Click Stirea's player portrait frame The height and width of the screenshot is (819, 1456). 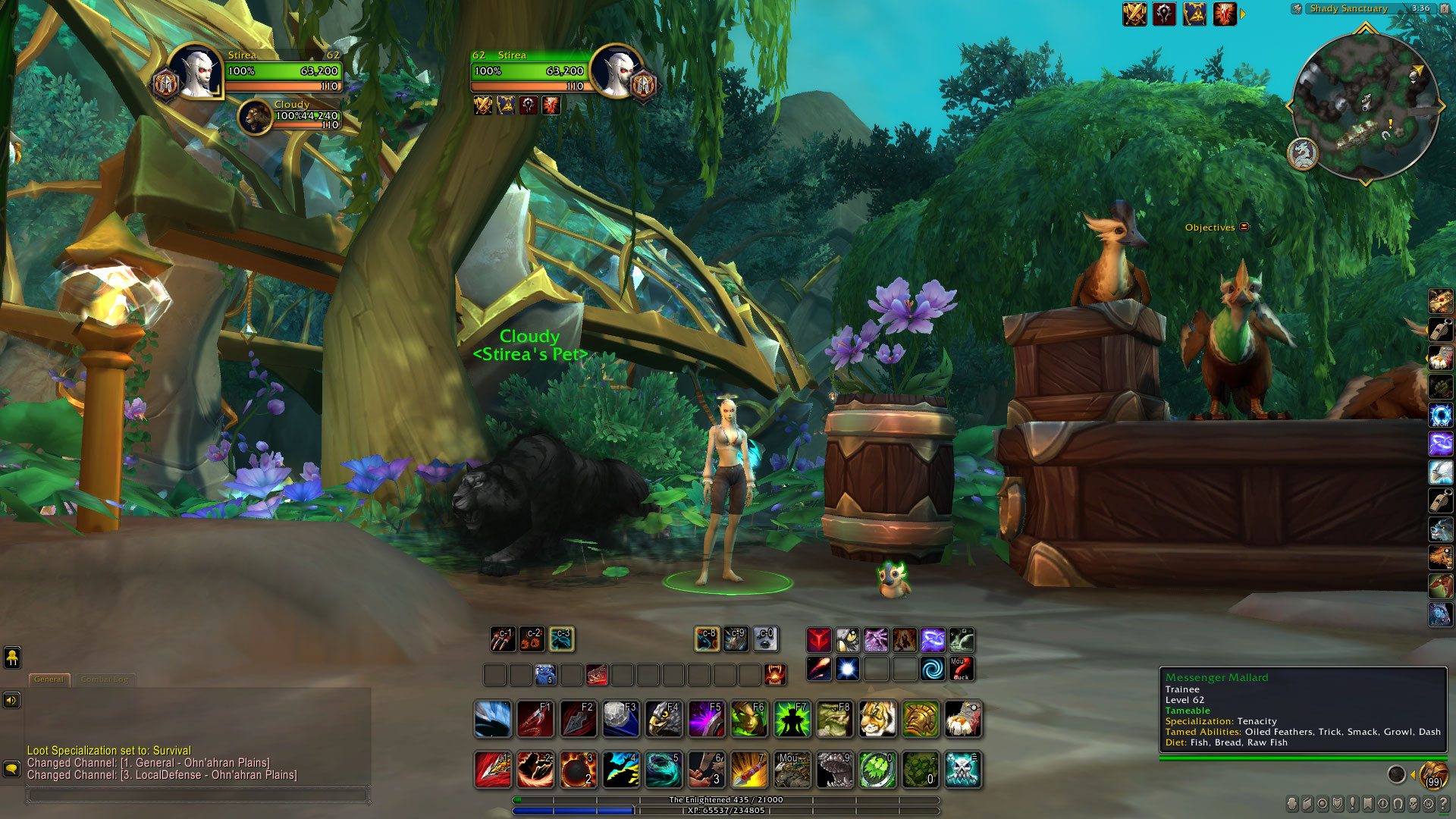(196, 72)
